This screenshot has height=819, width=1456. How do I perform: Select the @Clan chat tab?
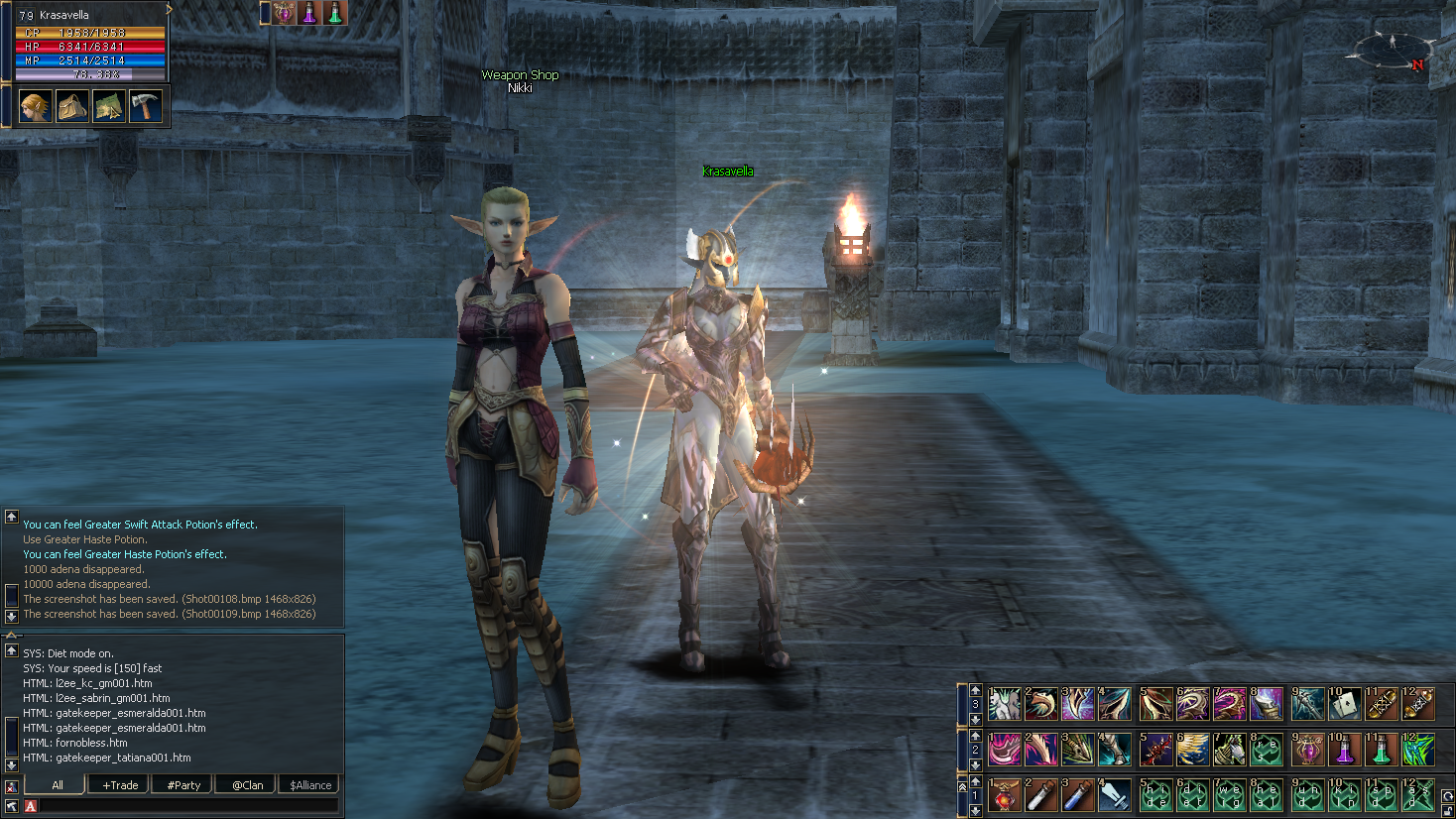pyautogui.click(x=247, y=785)
